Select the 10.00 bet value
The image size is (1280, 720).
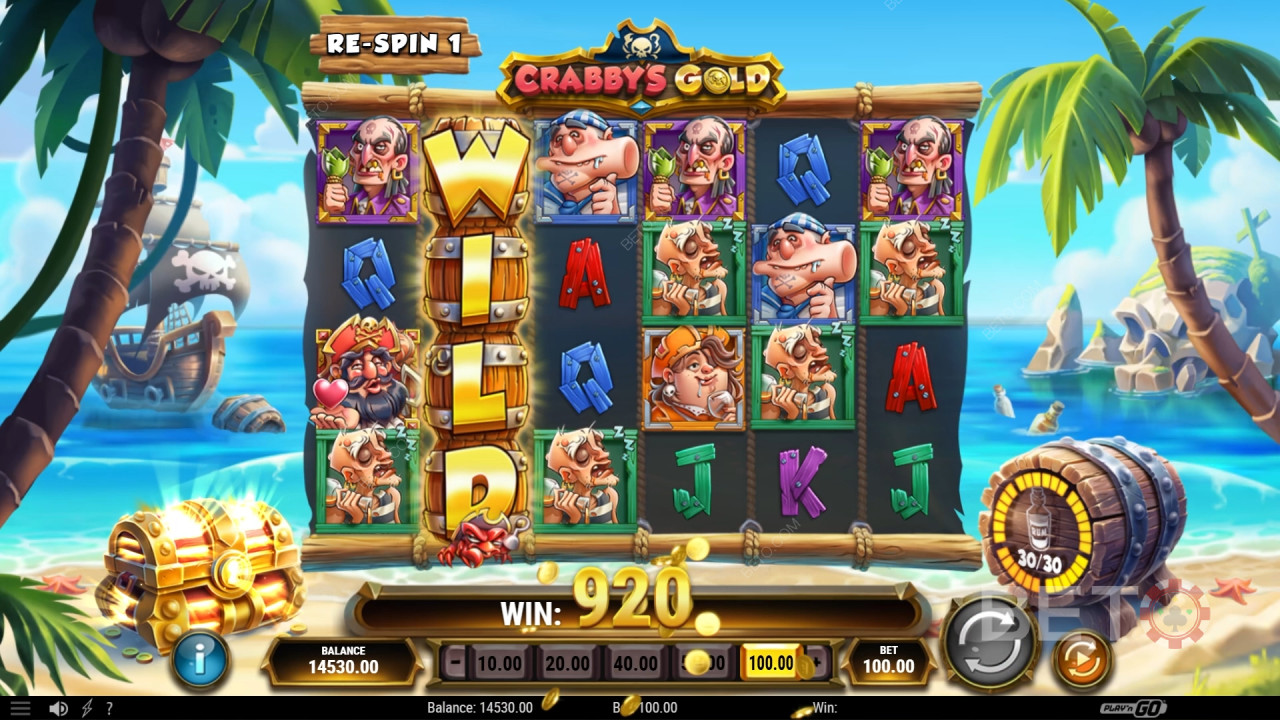(x=499, y=663)
